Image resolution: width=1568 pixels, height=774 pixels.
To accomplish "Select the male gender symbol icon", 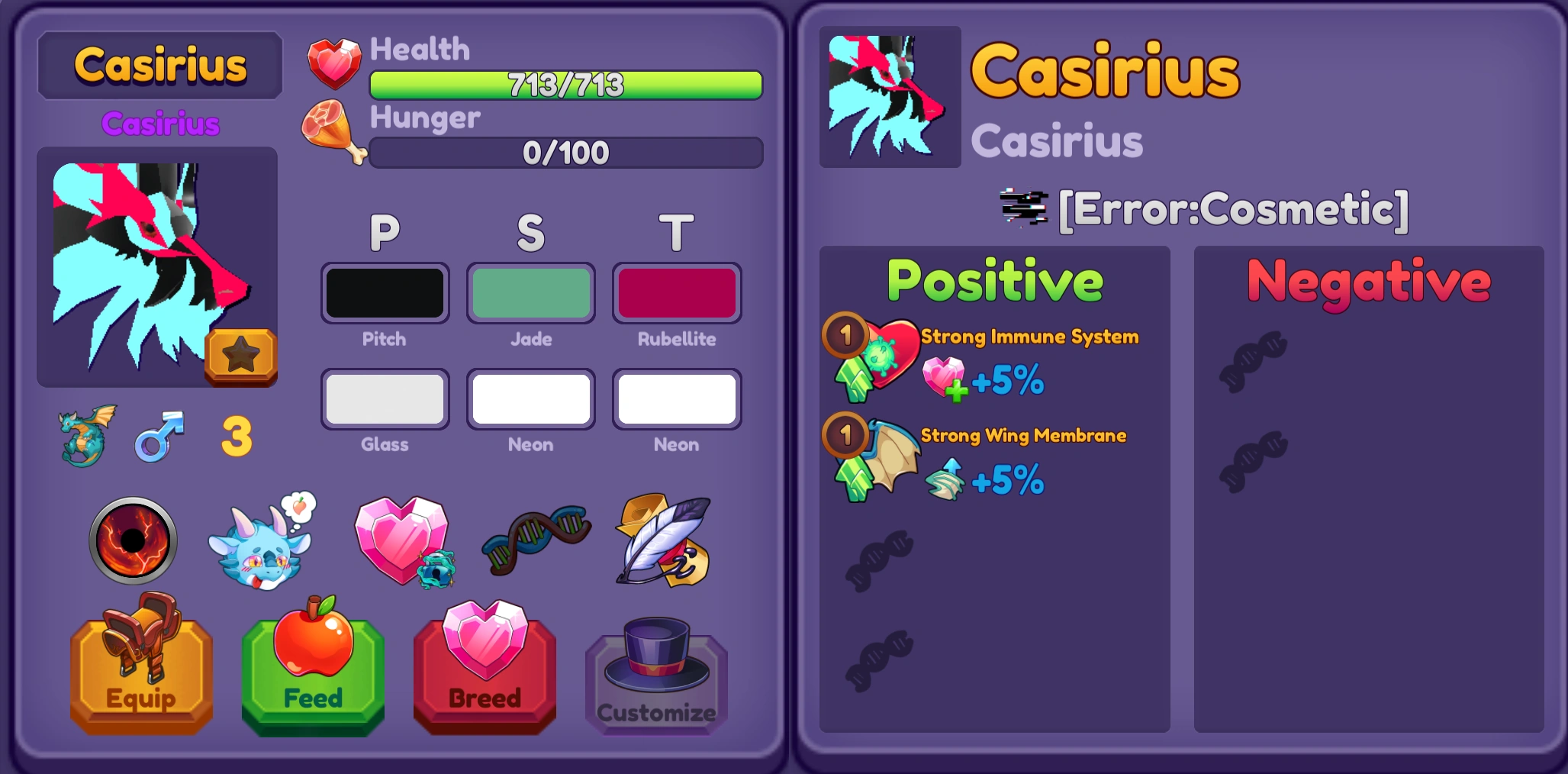I will coord(160,435).
